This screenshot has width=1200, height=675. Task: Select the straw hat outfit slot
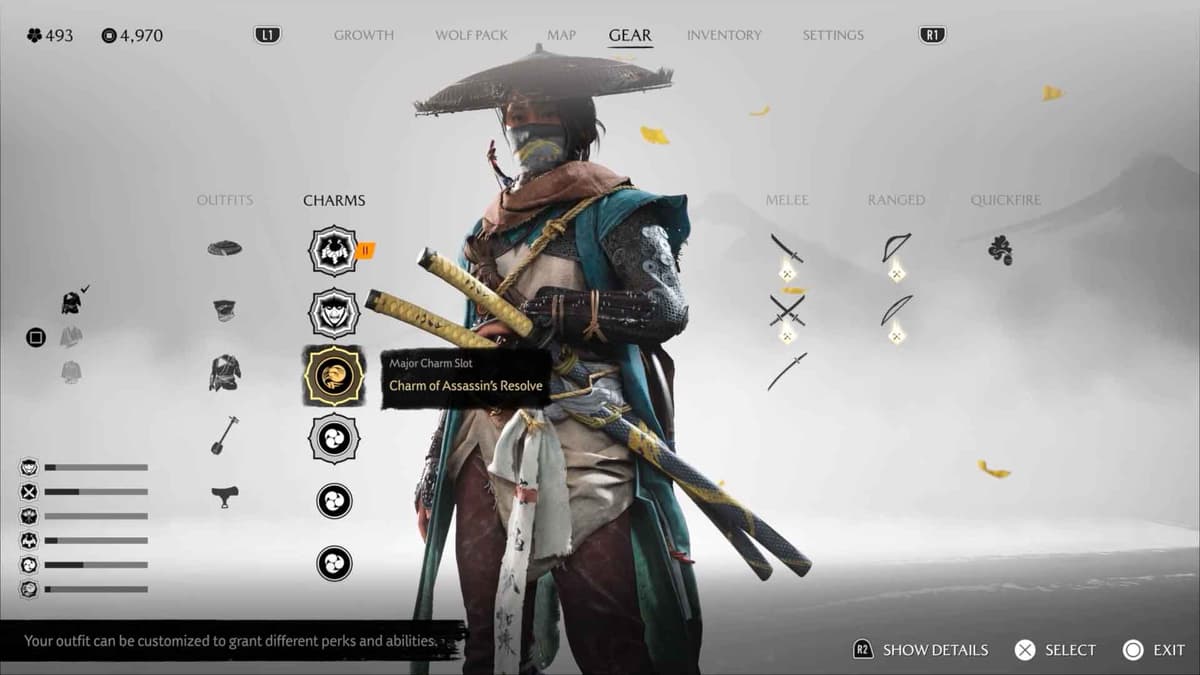(225, 248)
